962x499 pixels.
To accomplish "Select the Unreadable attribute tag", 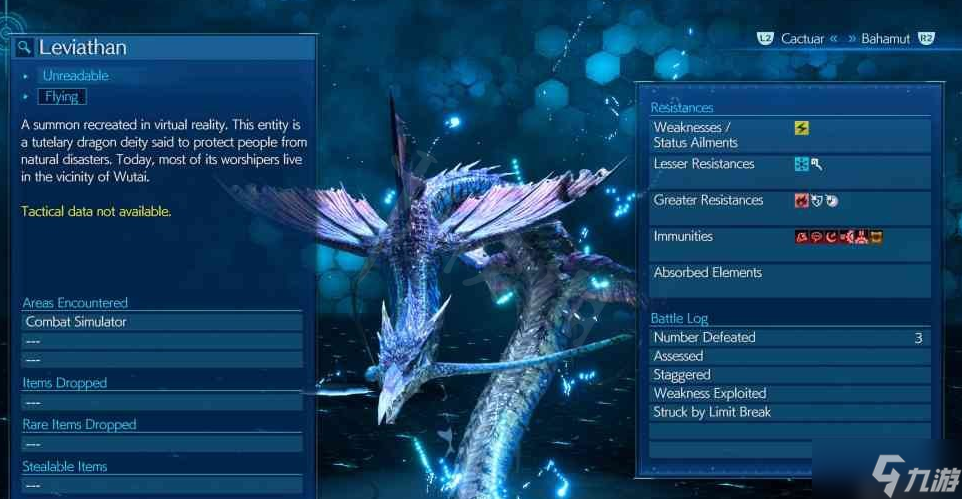I will coord(75,76).
